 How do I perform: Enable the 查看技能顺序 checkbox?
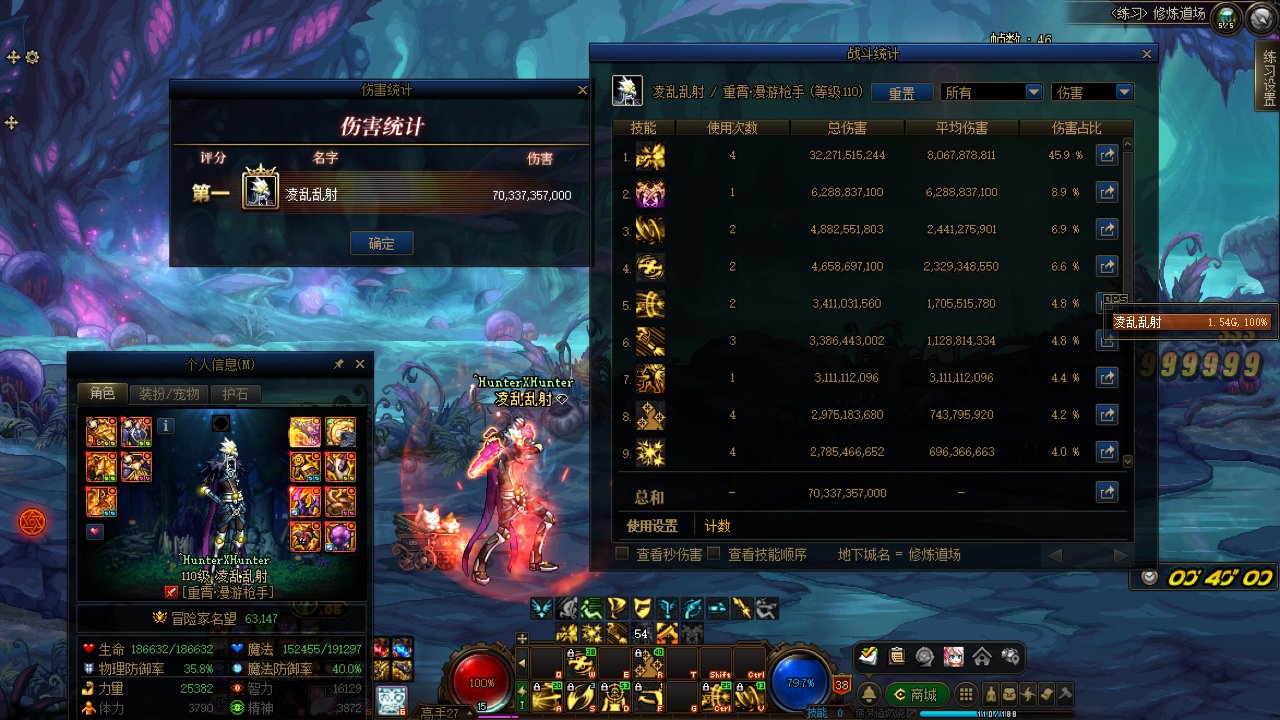(713, 552)
